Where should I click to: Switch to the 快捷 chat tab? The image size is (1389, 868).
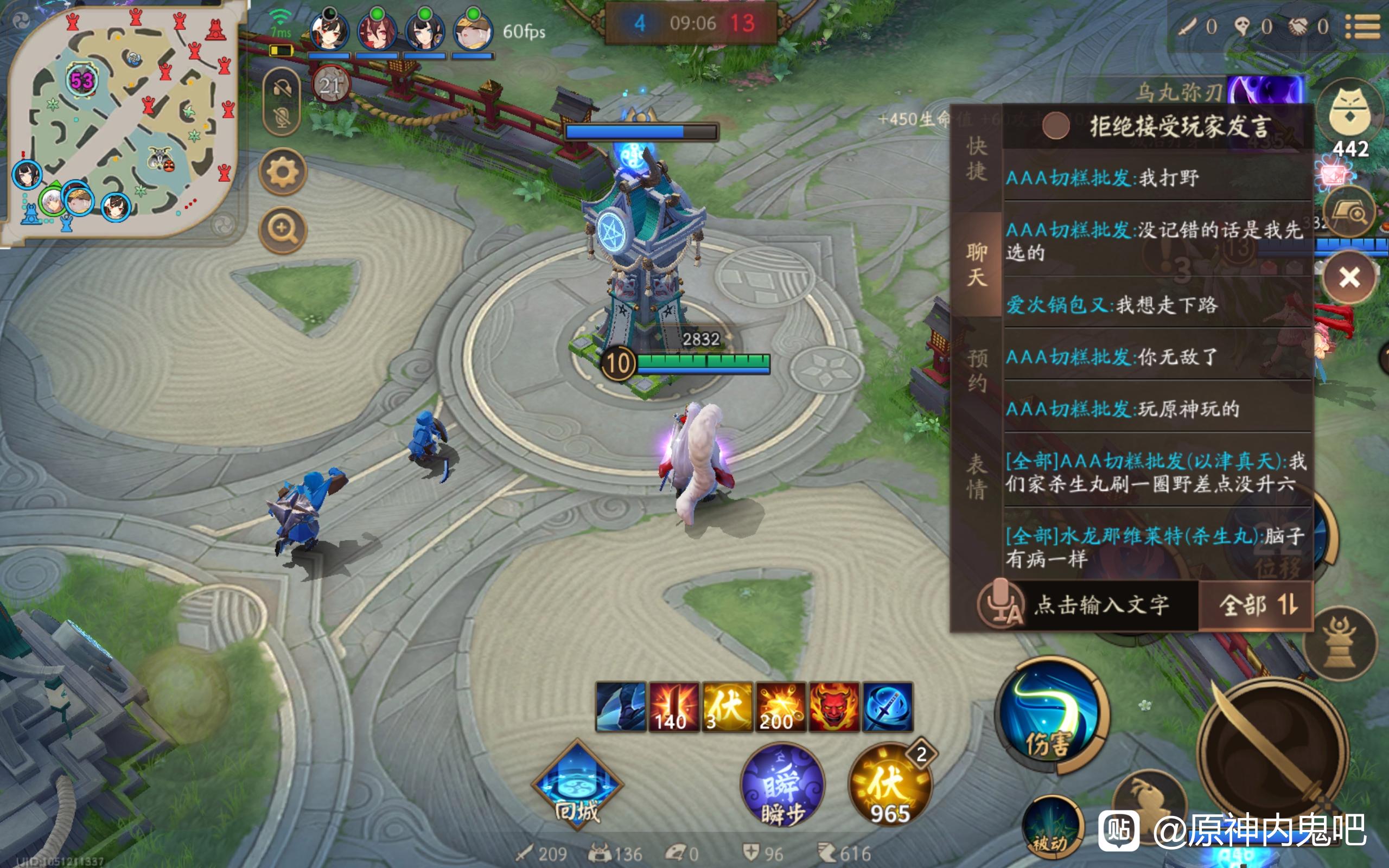(x=976, y=158)
